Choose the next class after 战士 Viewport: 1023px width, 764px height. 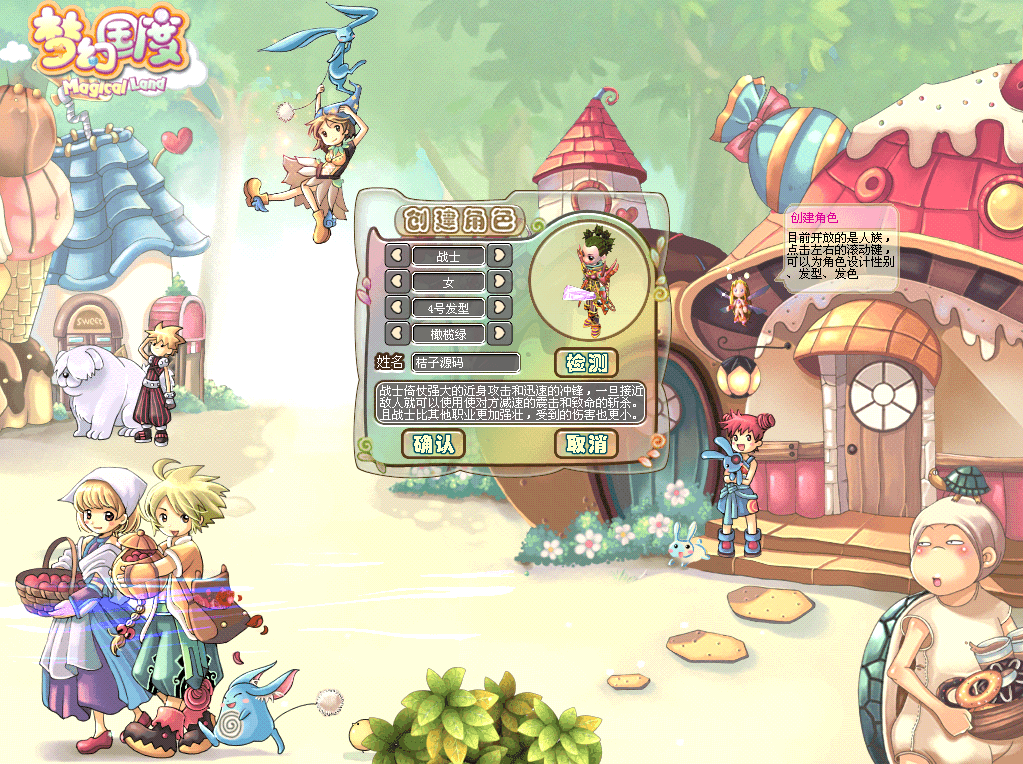coord(500,256)
